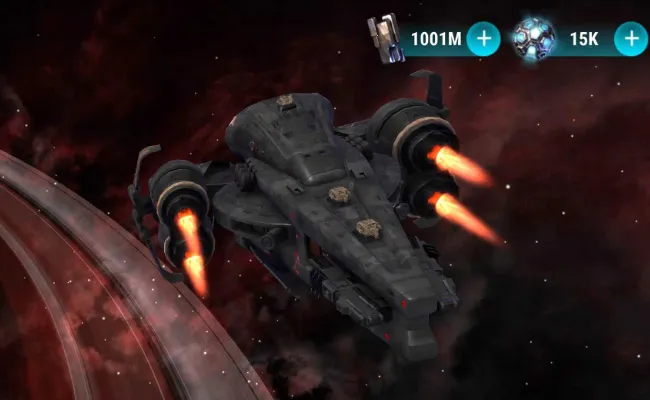
Task: Select the crystal orb resource icon
Action: pos(532,38)
